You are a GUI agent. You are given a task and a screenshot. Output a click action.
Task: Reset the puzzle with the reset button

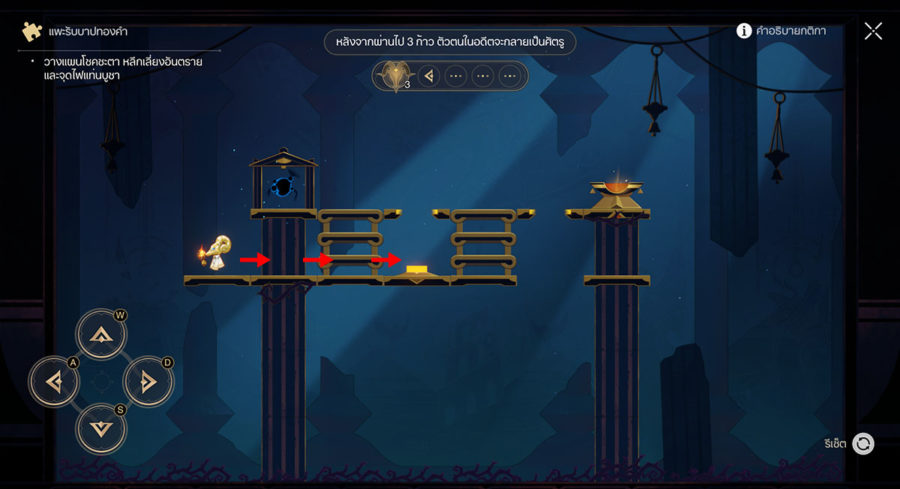863,443
